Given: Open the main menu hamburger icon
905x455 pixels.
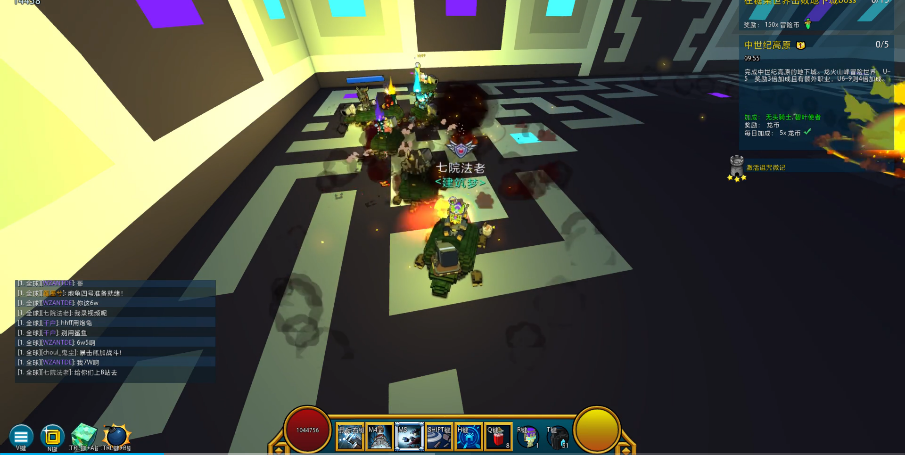Looking at the screenshot, I should pos(21,435).
